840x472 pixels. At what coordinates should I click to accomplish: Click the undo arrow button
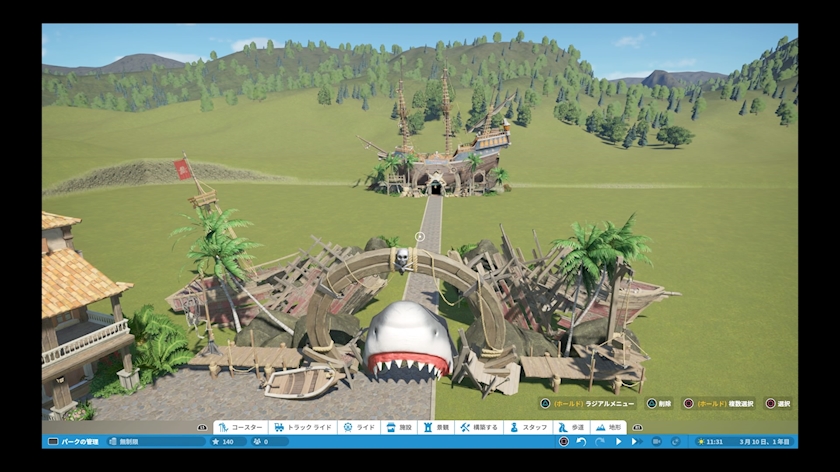coord(581,441)
